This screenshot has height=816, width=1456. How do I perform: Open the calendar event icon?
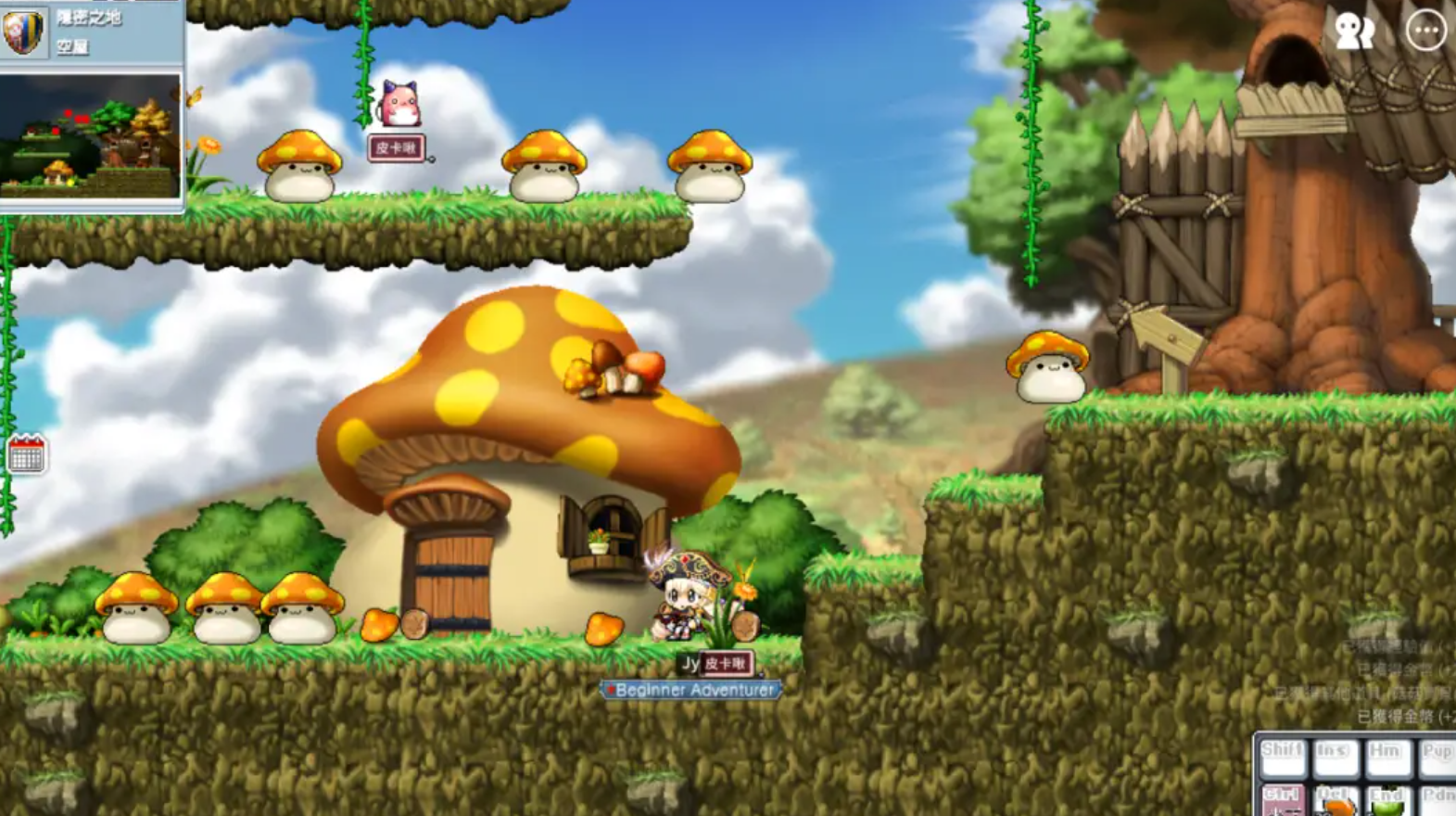click(x=26, y=454)
